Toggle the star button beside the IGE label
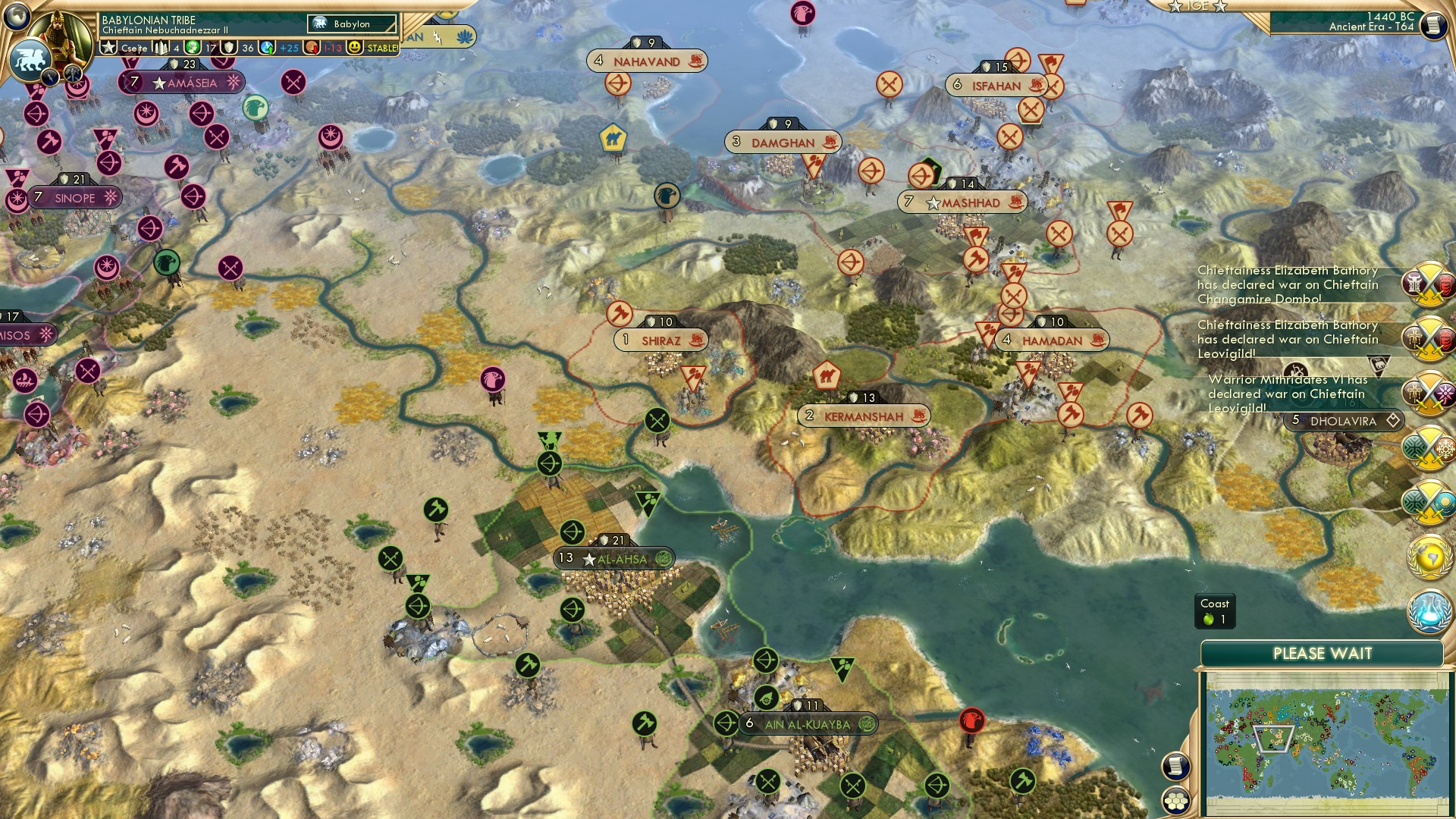The width and height of the screenshot is (1456, 819). click(x=1175, y=7)
